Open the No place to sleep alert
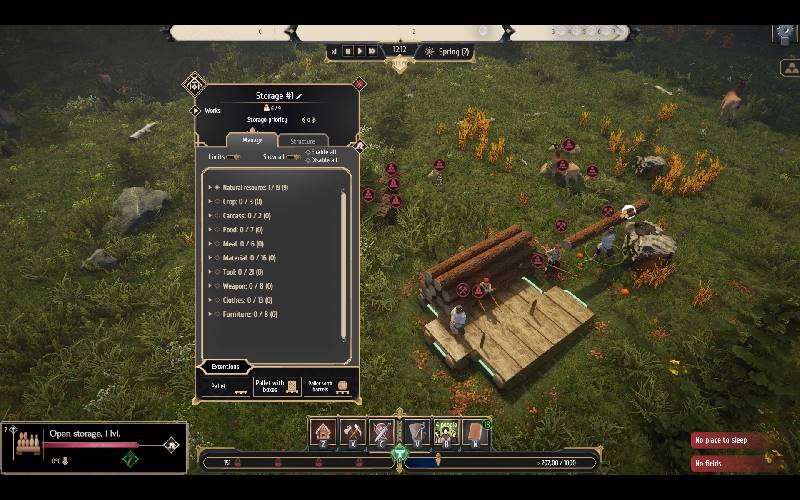This screenshot has width=800, height=500. click(728, 440)
